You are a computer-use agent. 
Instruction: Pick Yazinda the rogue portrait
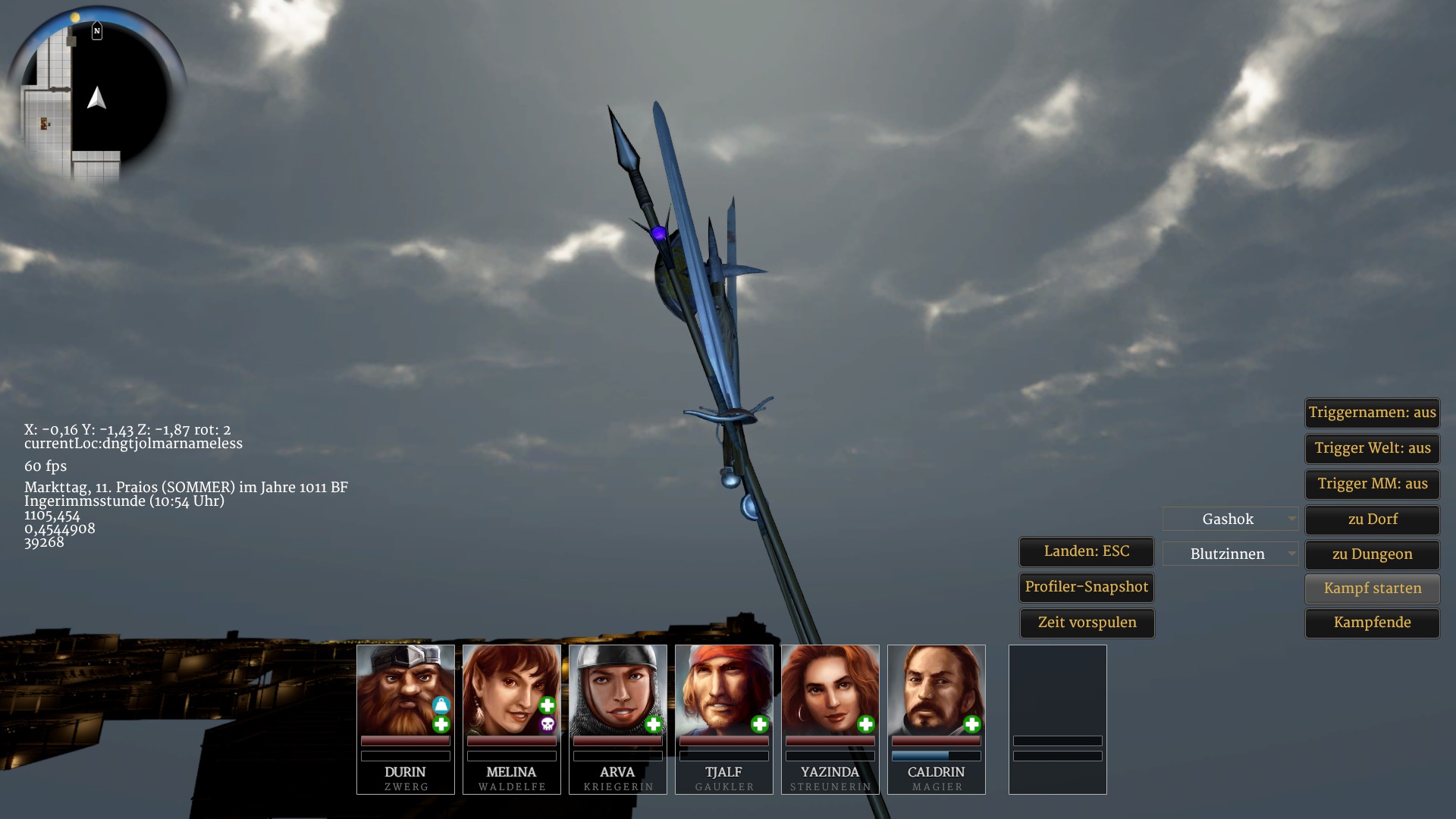(830, 690)
